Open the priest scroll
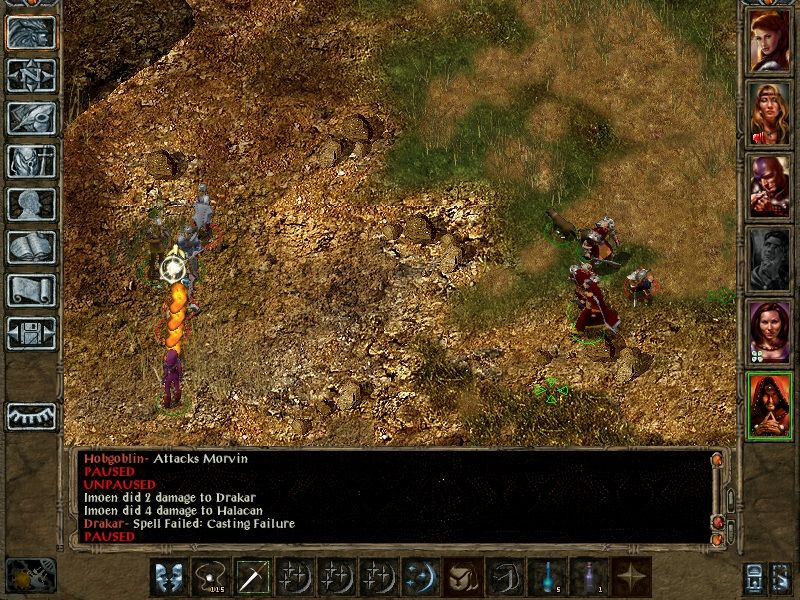The height and width of the screenshot is (600, 800). [31, 290]
